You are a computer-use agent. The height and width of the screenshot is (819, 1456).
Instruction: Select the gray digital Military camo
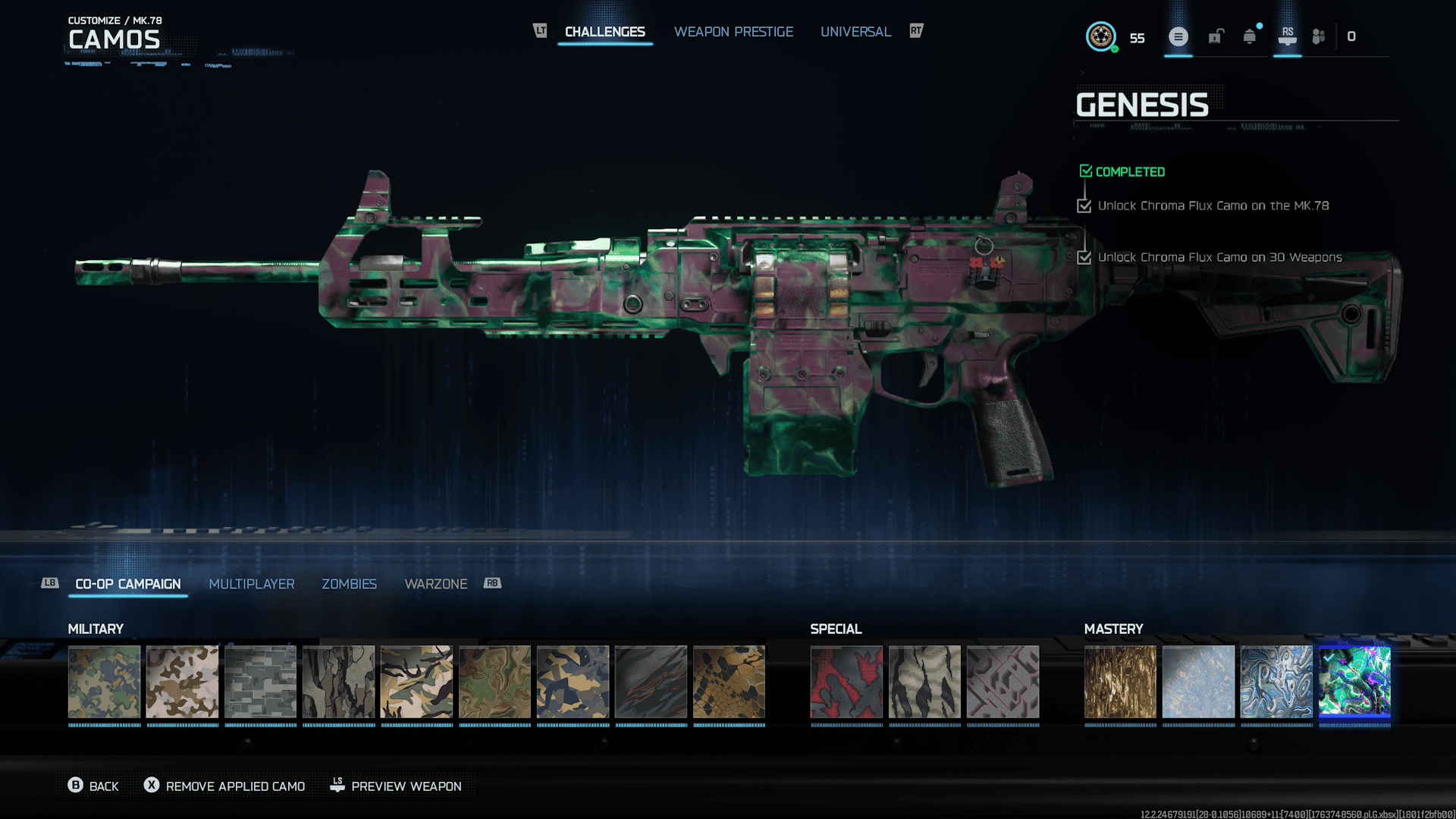[260, 681]
